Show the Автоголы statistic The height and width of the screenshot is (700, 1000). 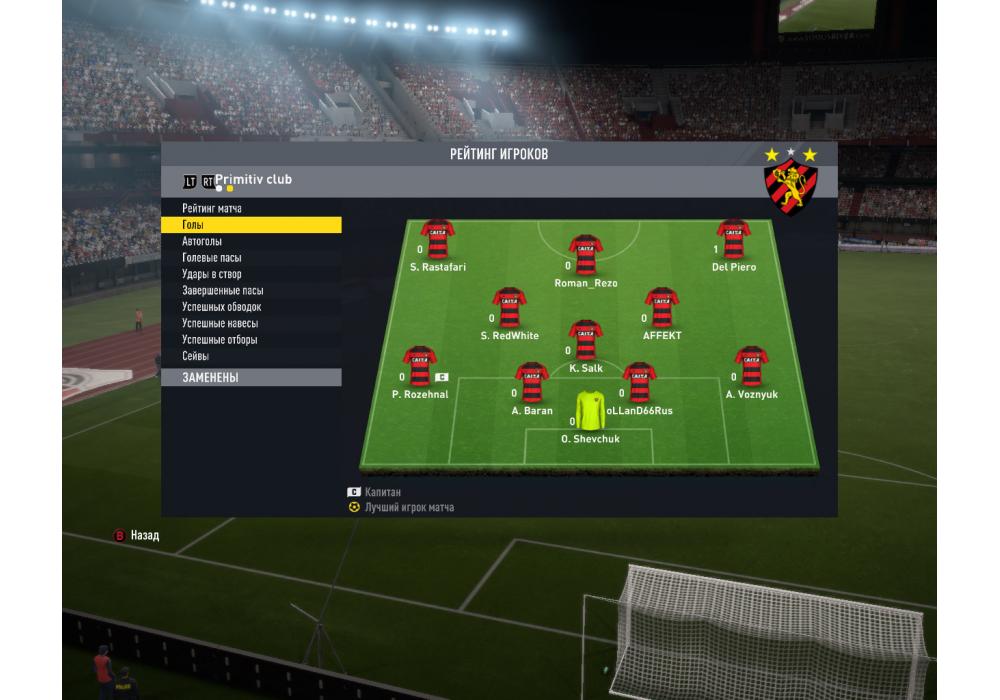[202, 241]
